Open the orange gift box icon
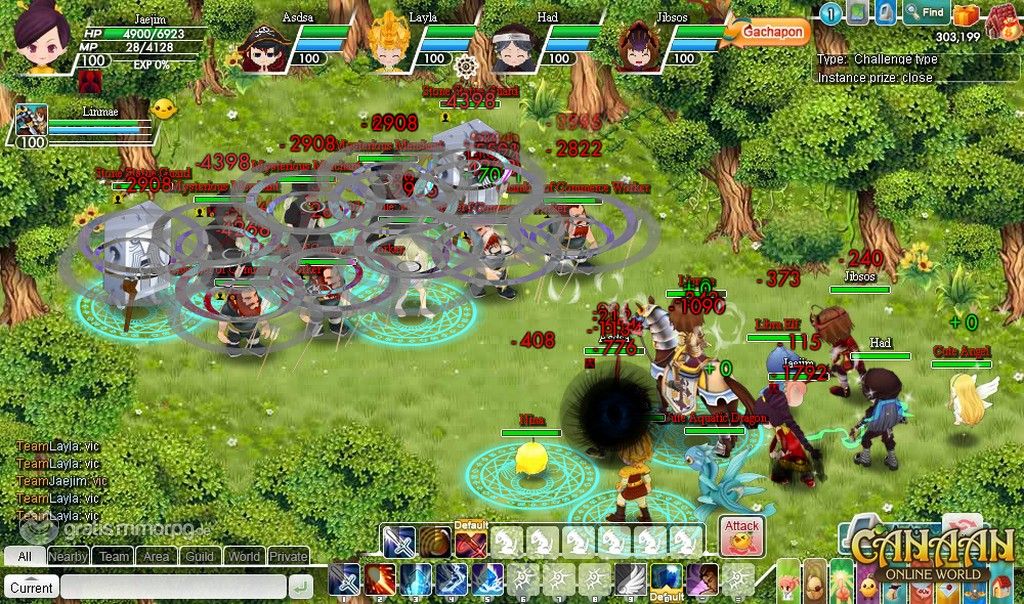The width and height of the screenshot is (1024, 604). (965, 15)
